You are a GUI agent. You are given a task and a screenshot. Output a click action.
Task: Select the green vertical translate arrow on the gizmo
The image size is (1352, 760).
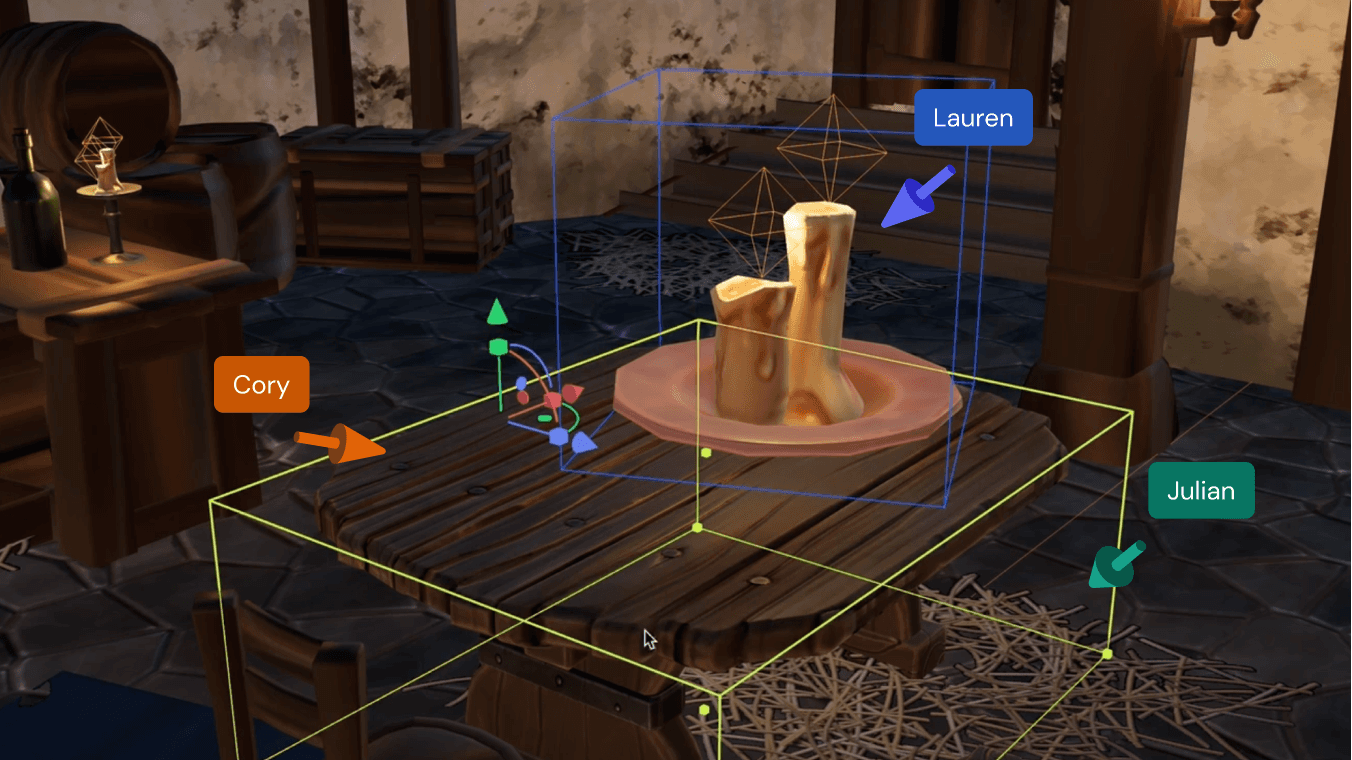498,312
